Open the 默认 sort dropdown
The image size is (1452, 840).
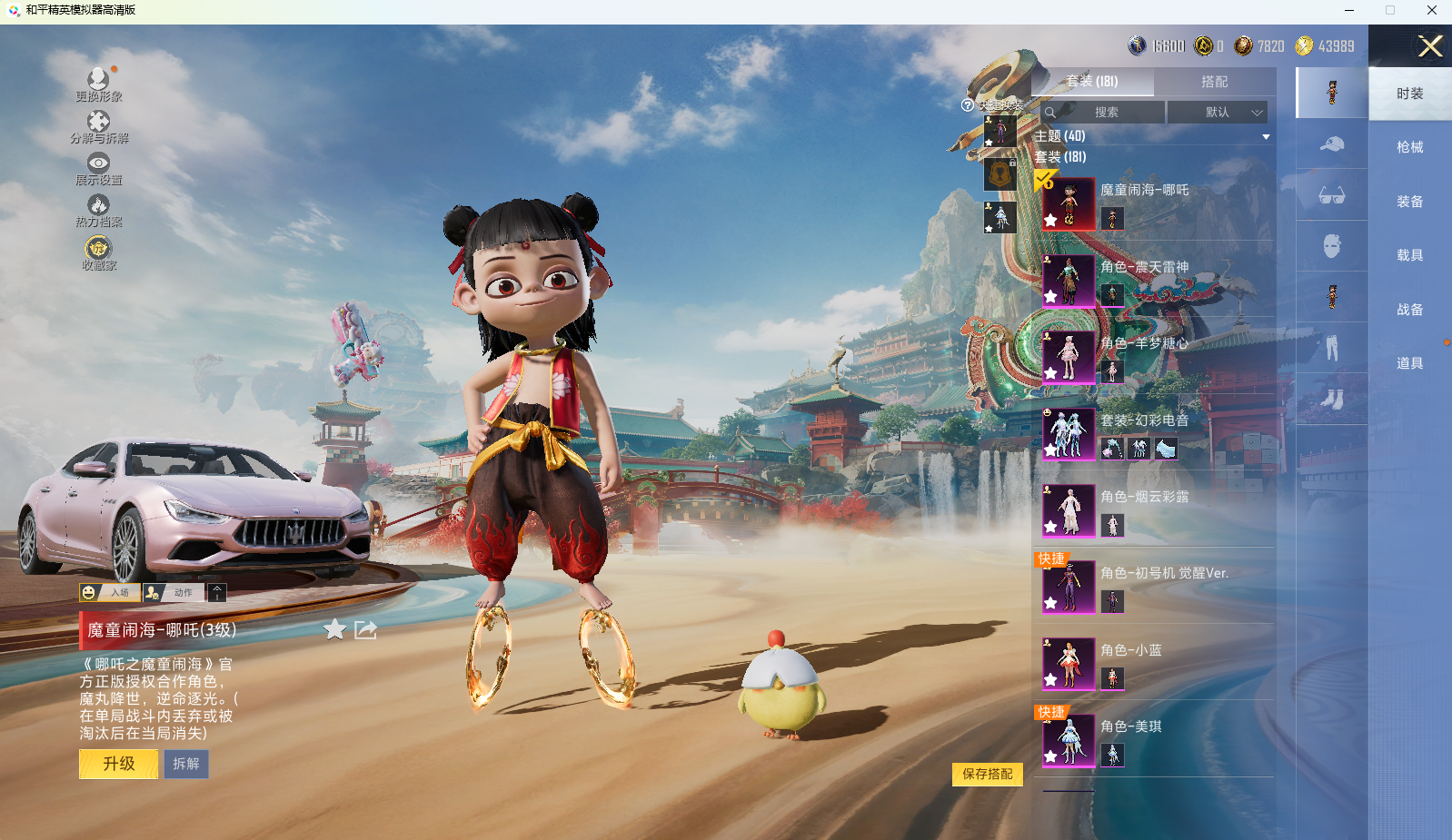[1218, 113]
